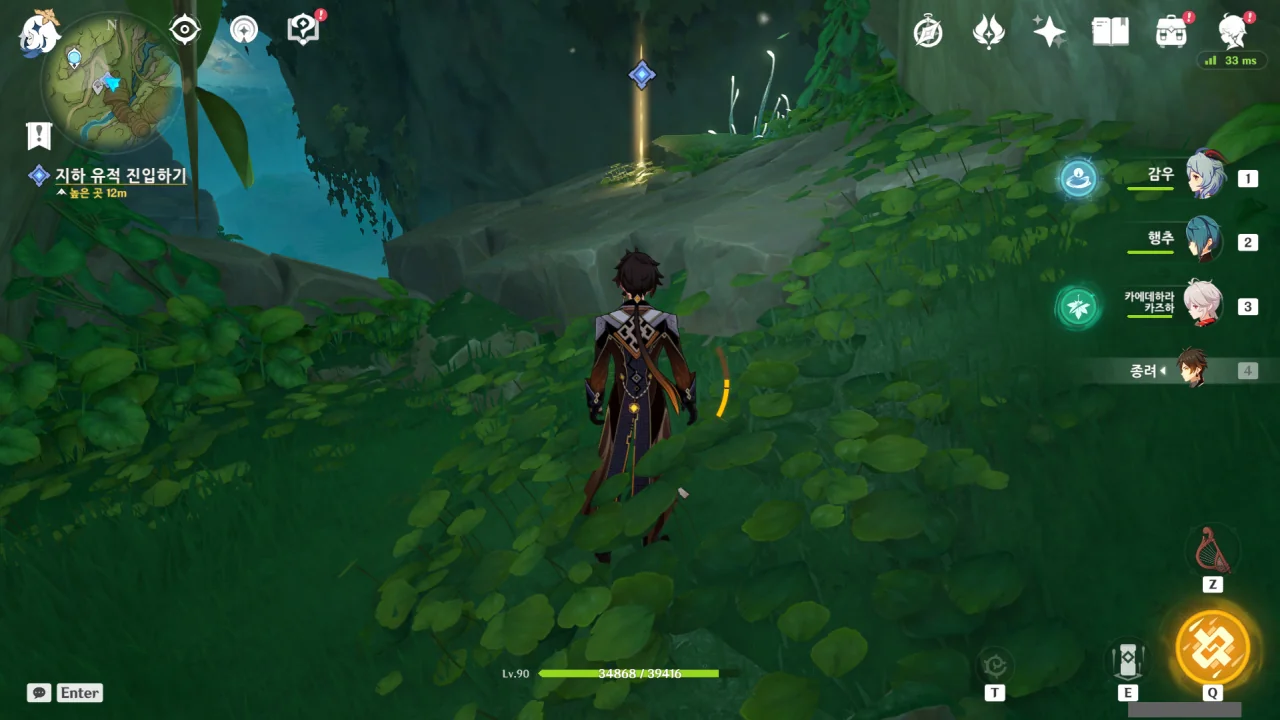Open the chat box speech bubble
Image resolution: width=1280 pixels, height=720 pixels.
[x=39, y=692]
